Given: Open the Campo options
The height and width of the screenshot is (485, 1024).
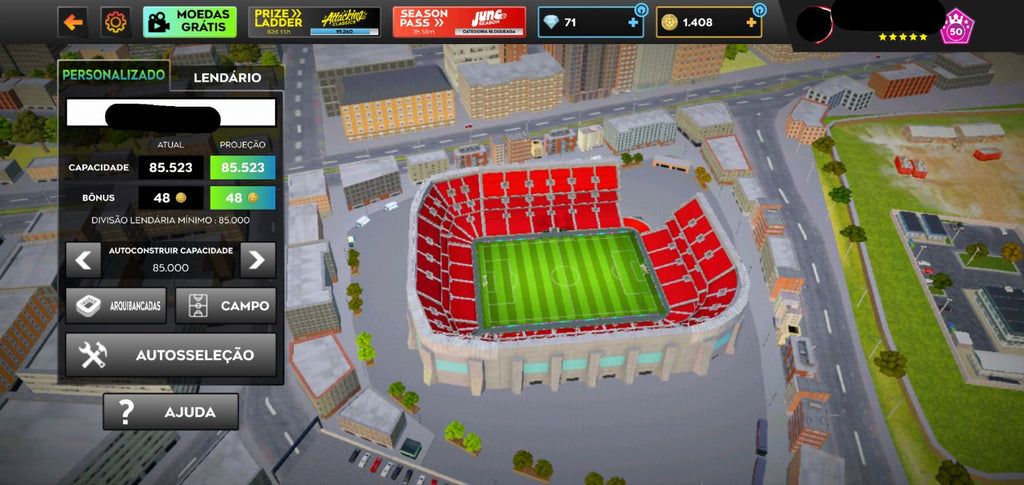Looking at the screenshot, I should [x=226, y=306].
